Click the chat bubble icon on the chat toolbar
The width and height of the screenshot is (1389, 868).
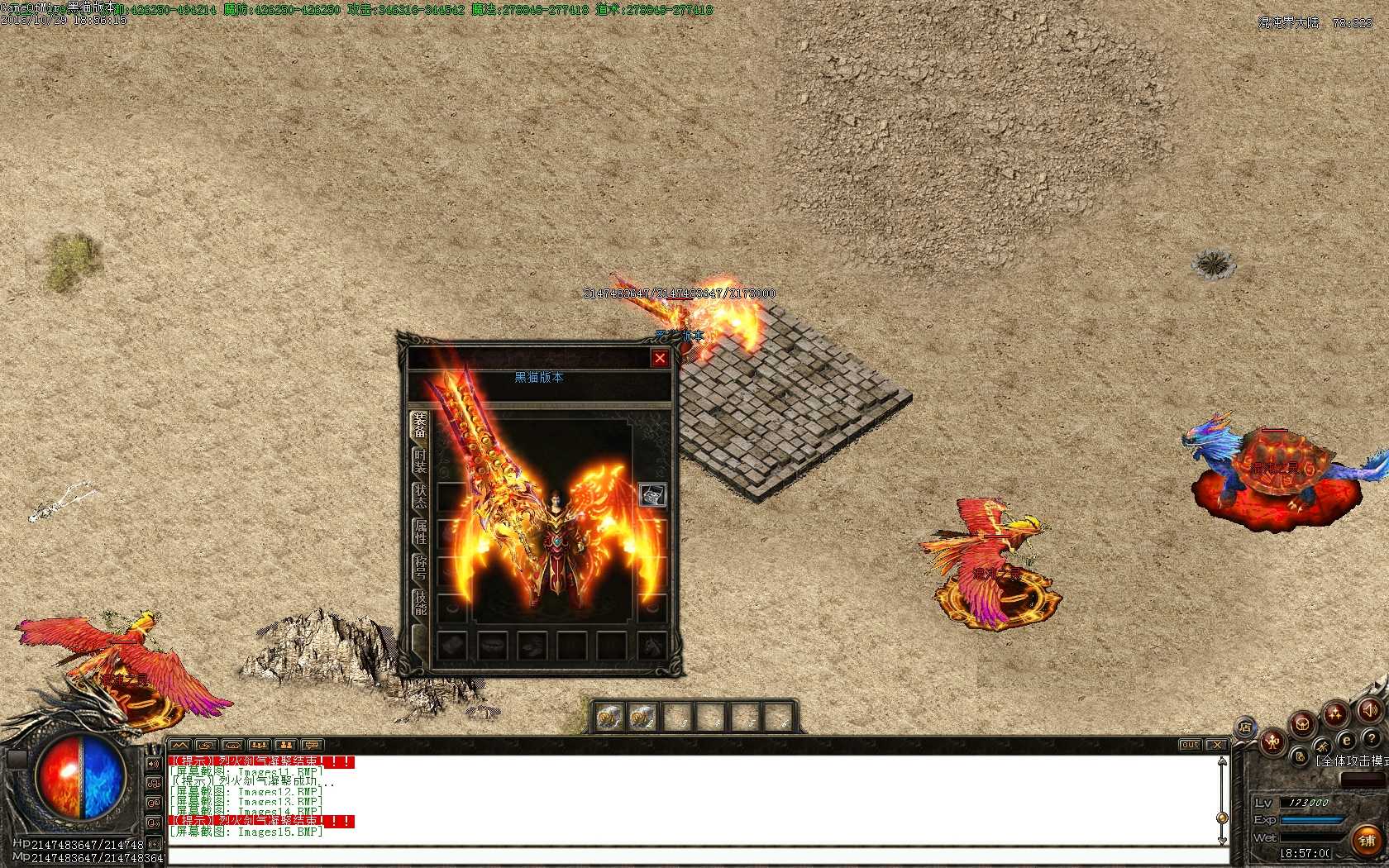click(312, 745)
